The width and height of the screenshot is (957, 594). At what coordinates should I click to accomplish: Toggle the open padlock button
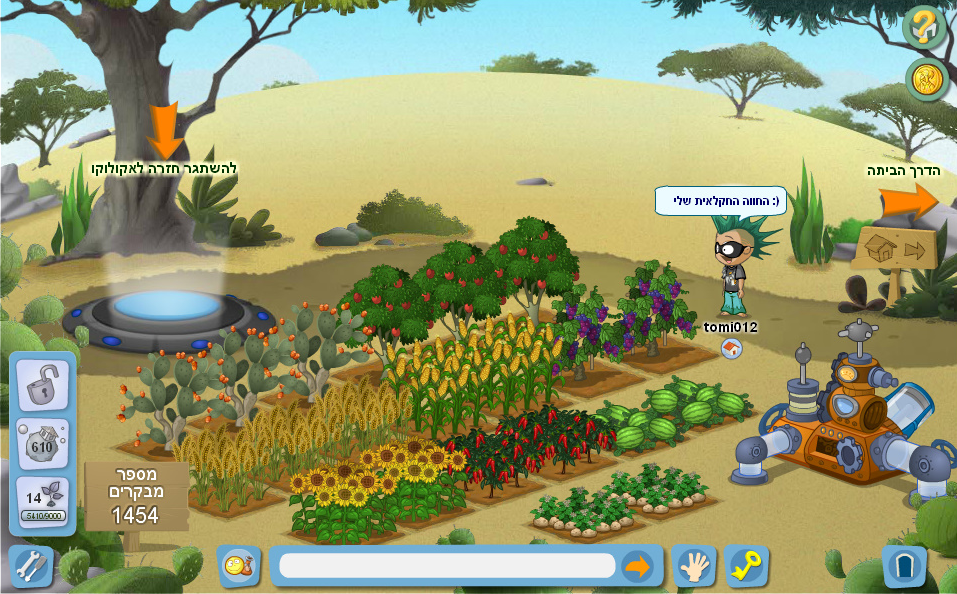[x=42, y=385]
